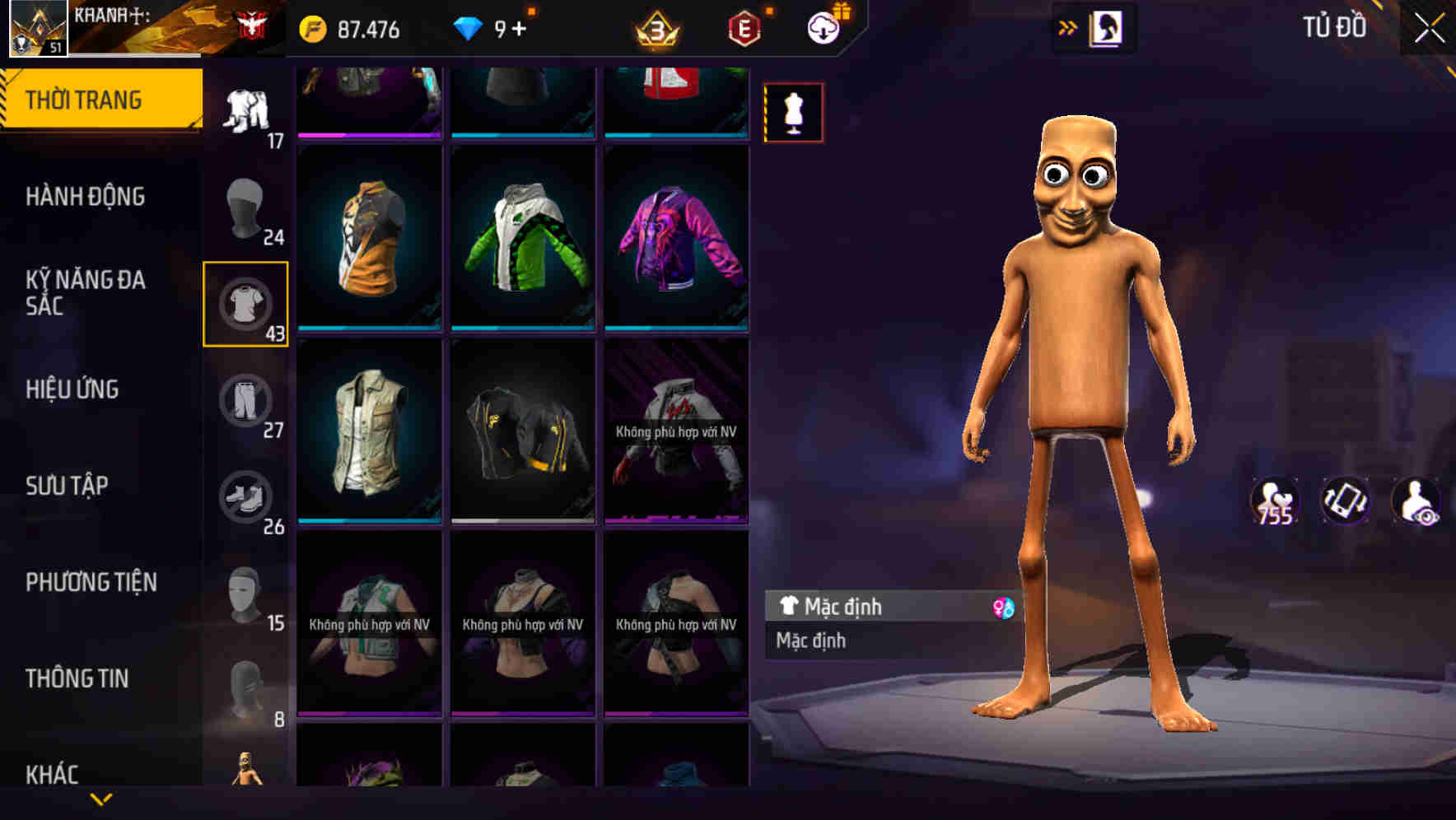1456x820 pixels.
Task: Click the cloud download gift icon
Action: [x=823, y=27]
